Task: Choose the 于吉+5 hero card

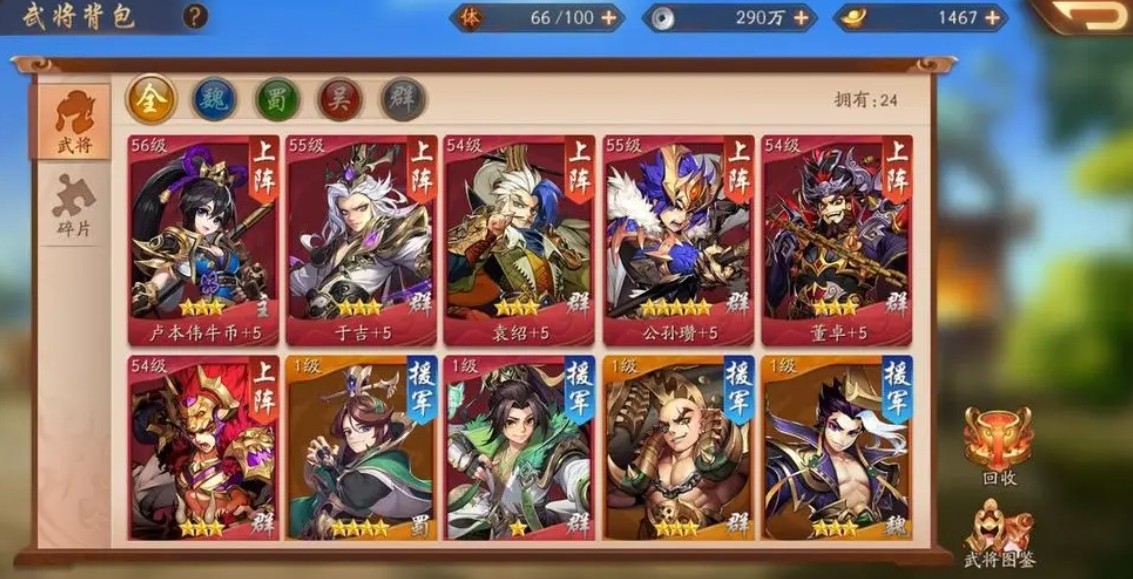Action: coord(361,240)
